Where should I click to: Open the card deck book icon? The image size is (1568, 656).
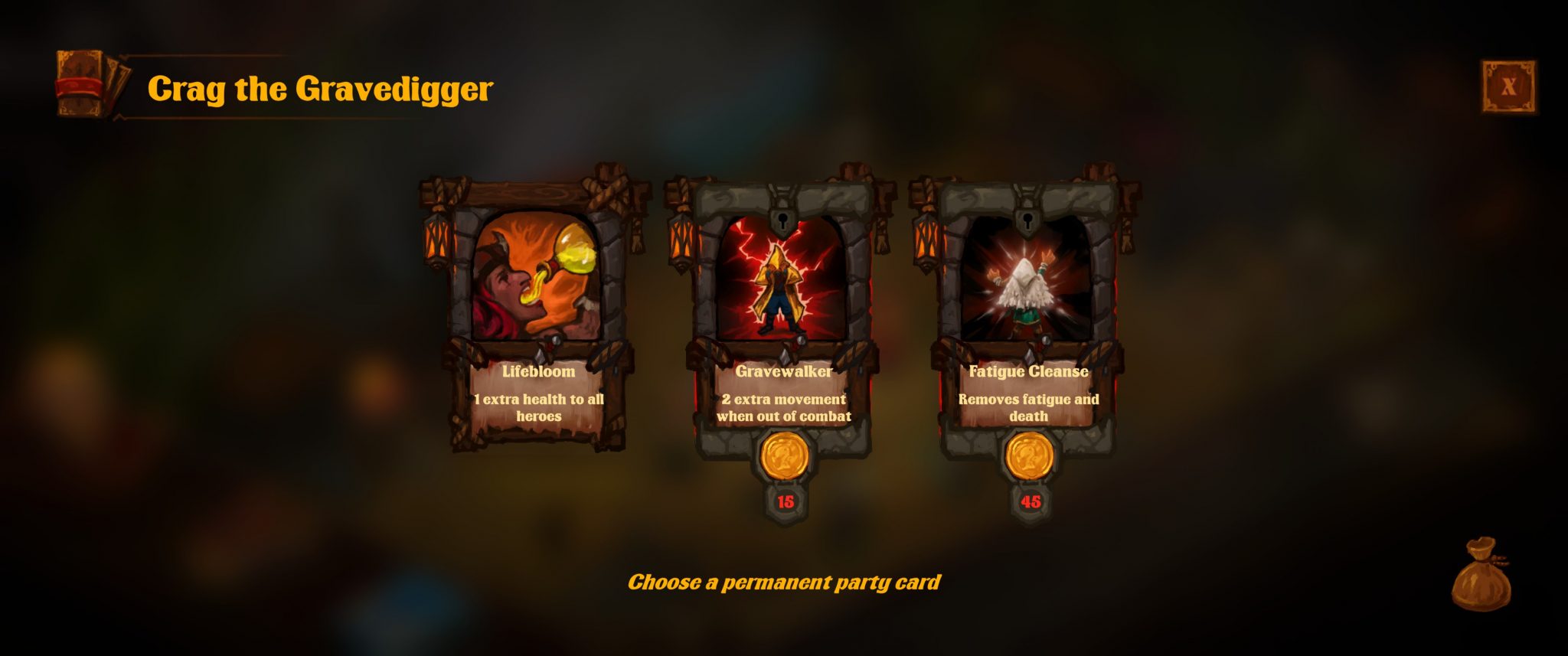(87, 84)
